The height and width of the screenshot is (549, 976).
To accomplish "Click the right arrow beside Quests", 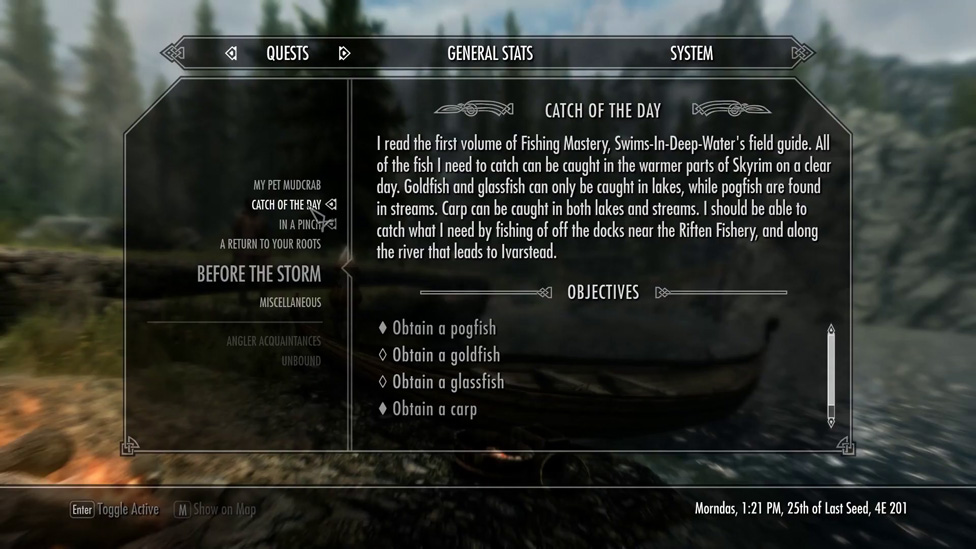I will [x=344, y=53].
